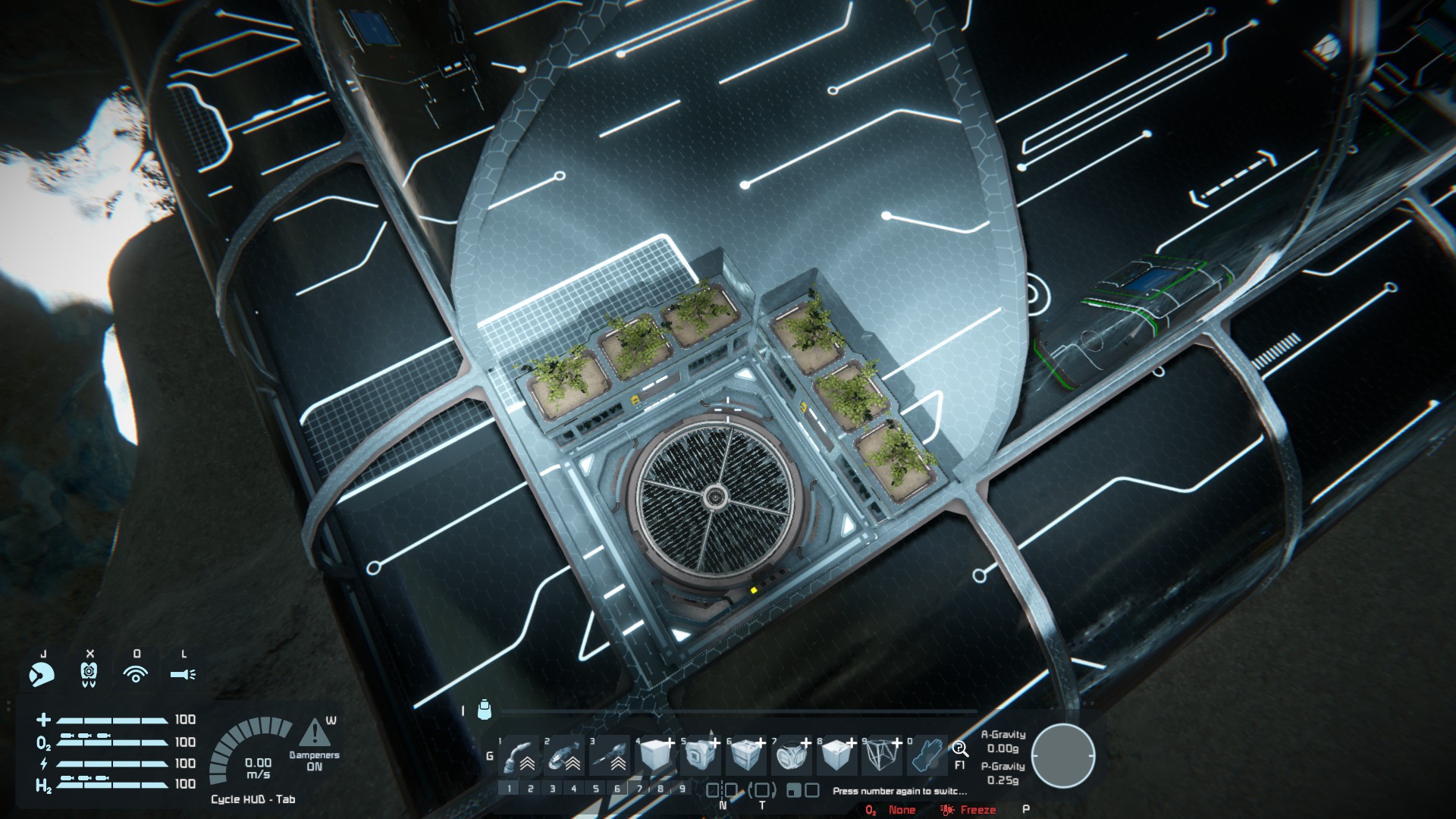Equip the hand drill from the hotbar
1456x819 pixels.
pos(610,755)
